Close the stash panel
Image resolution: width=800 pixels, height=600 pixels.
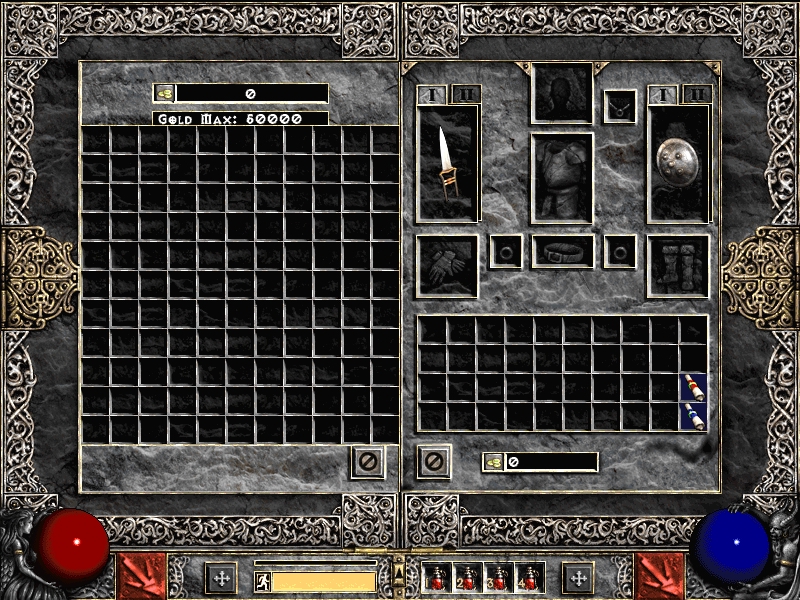(x=367, y=462)
